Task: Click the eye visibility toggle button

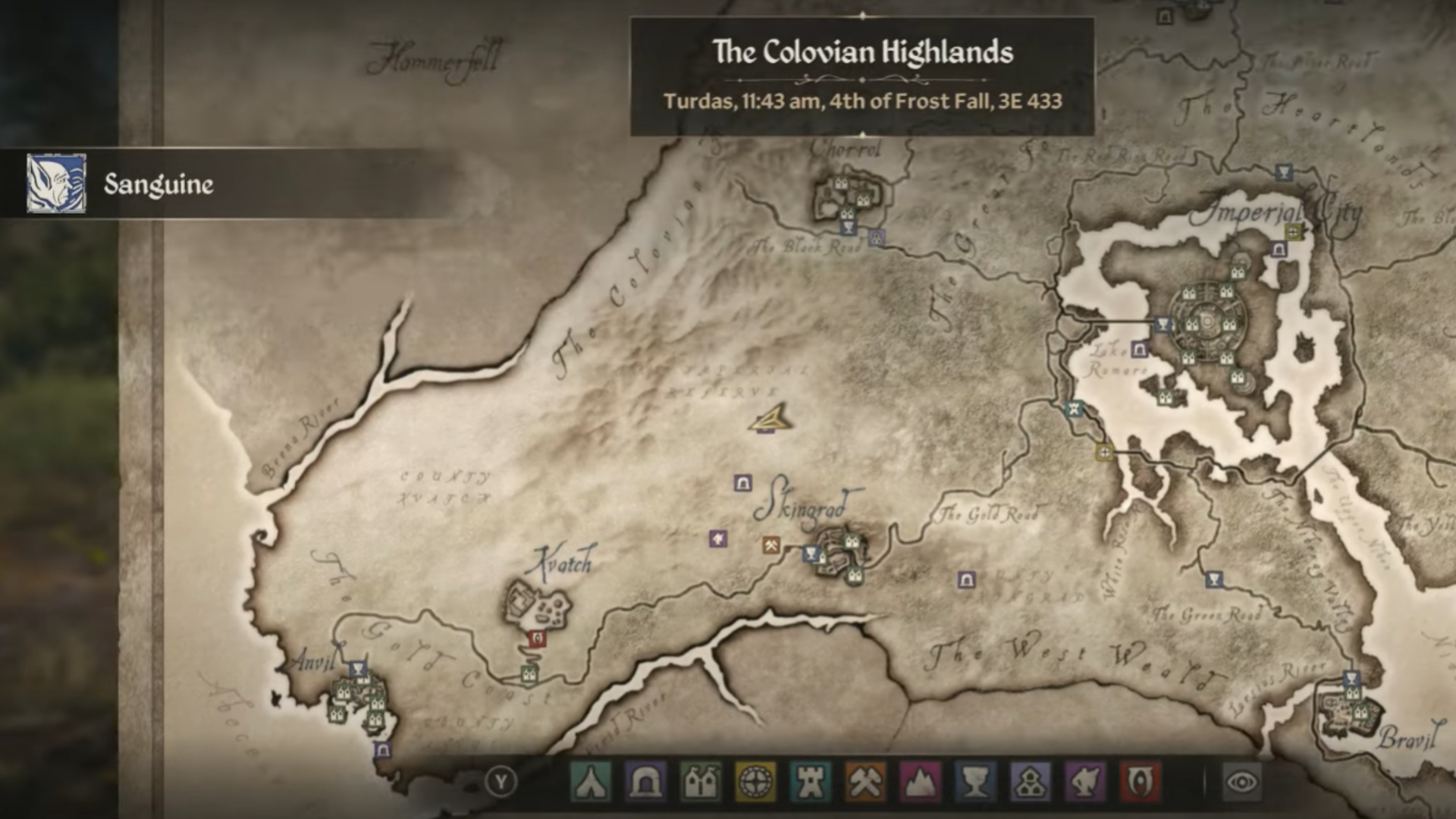Action: pos(1241,782)
